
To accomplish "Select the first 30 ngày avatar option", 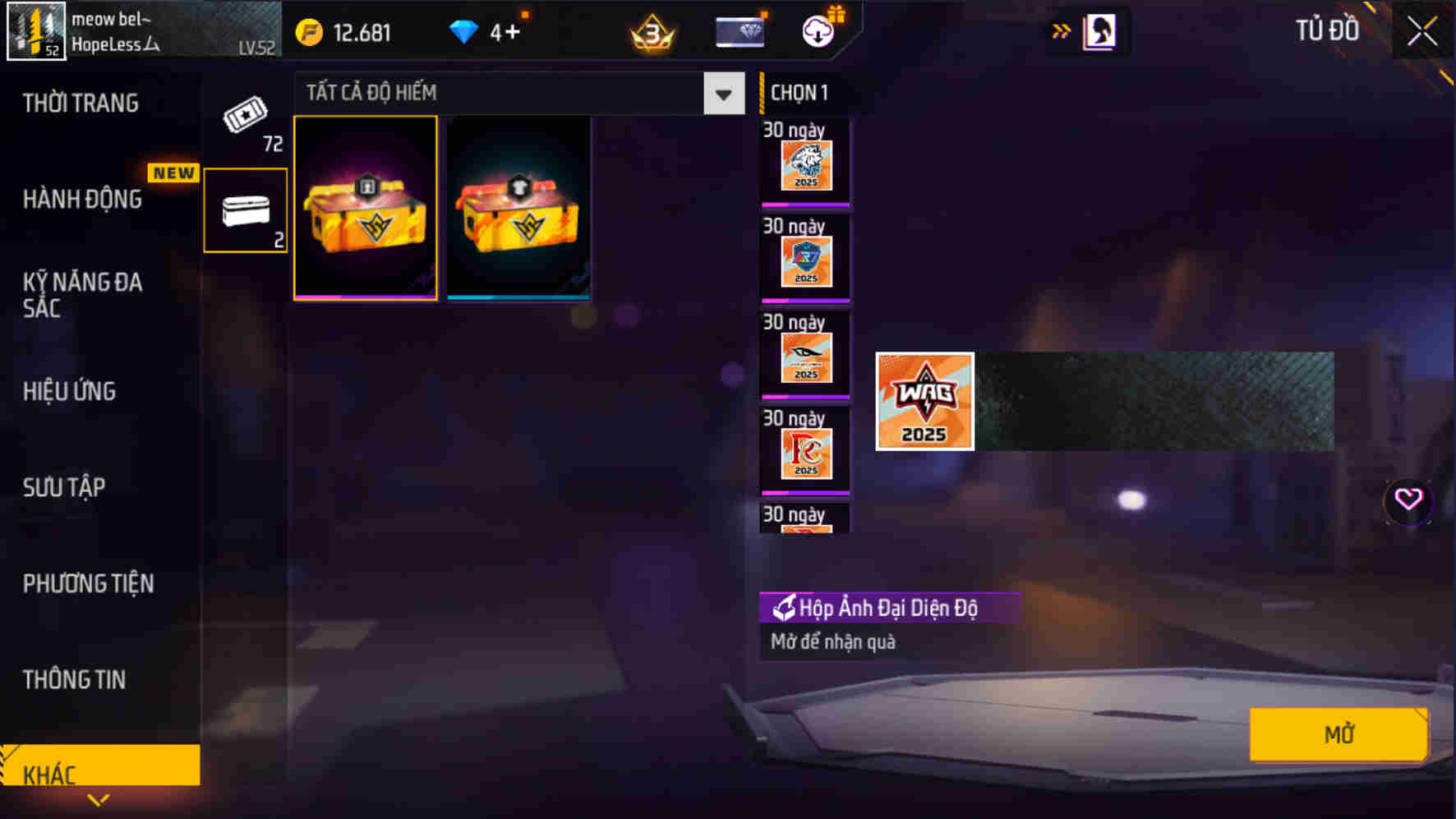I will click(x=804, y=162).
